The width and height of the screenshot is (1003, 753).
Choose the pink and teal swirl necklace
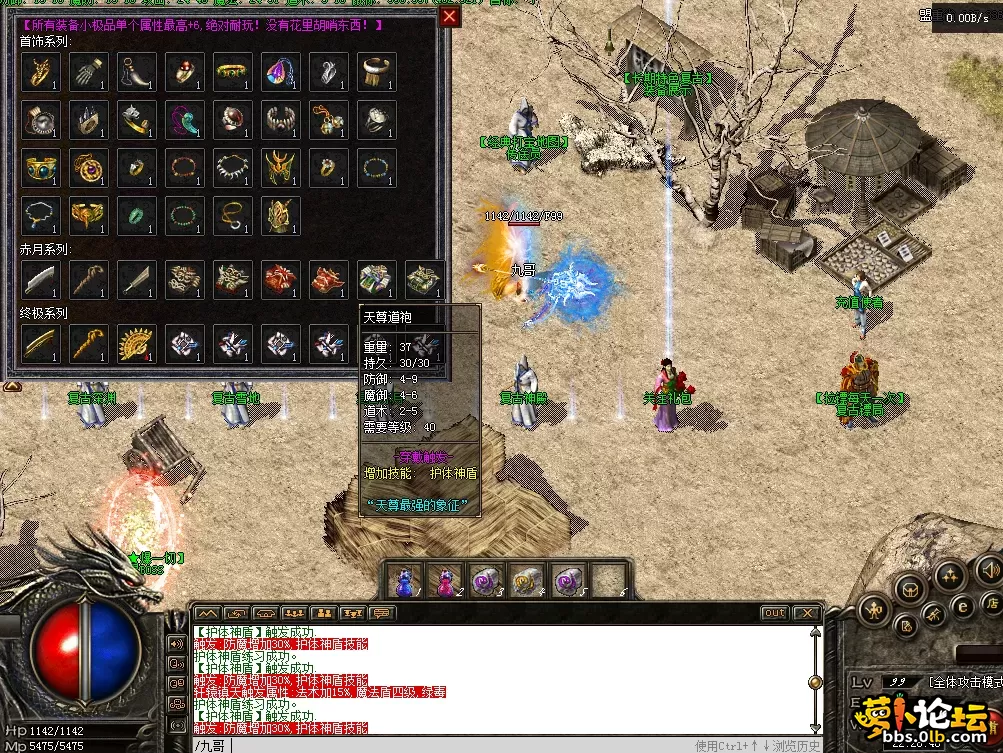tap(184, 119)
